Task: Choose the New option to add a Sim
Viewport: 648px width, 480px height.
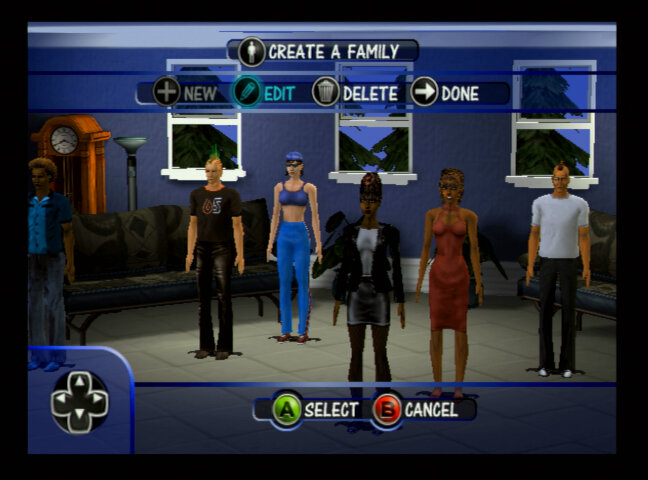Action: (185, 94)
